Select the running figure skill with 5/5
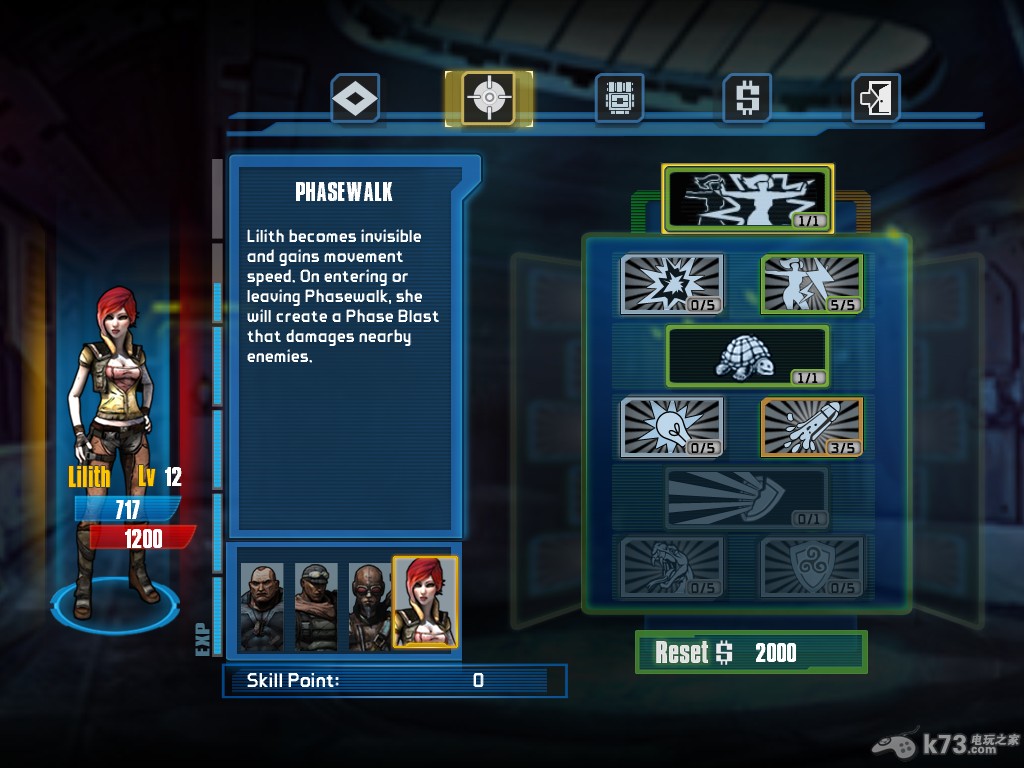 pyautogui.click(x=812, y=284)
